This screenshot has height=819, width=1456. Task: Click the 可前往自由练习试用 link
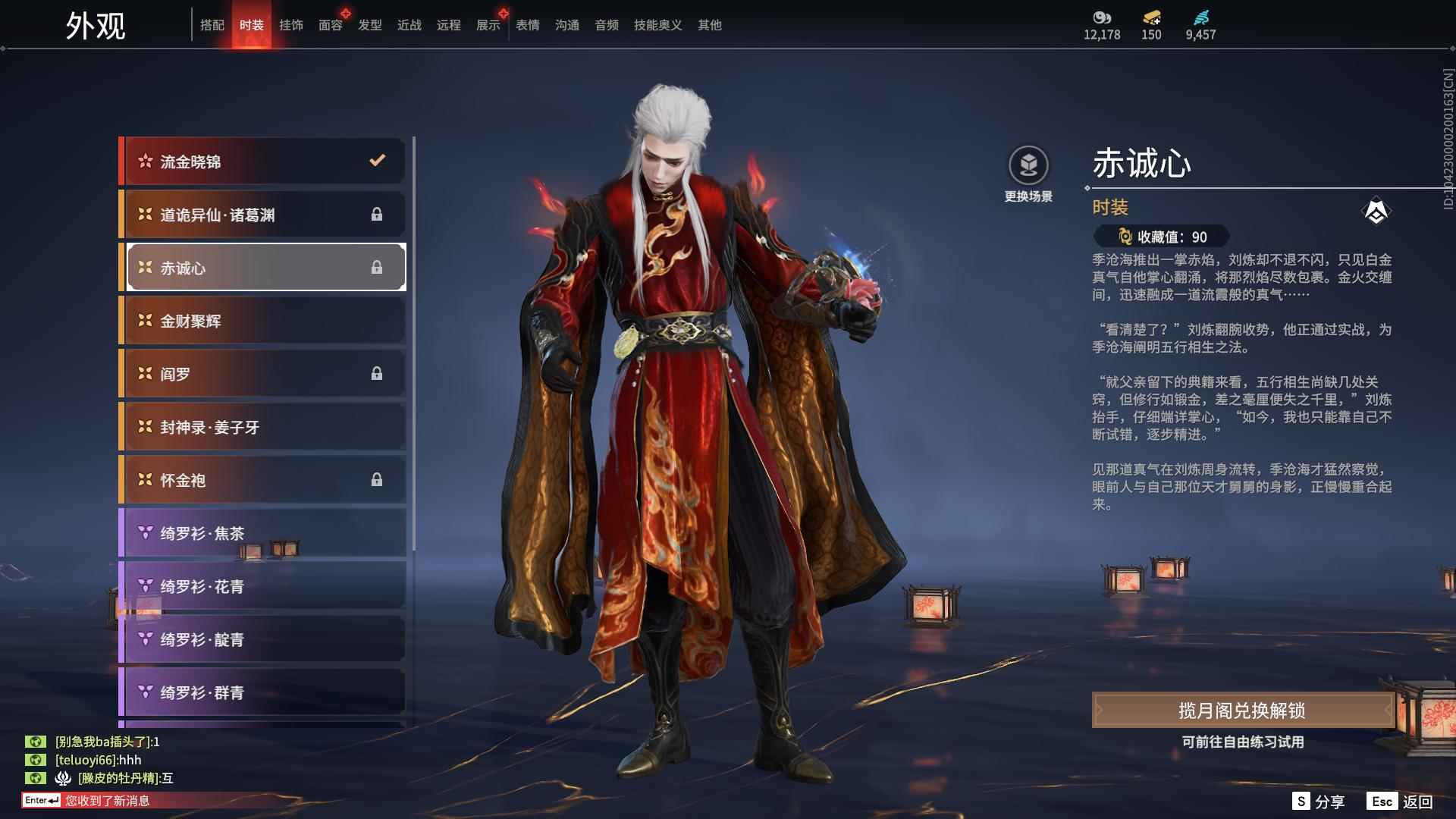click(1242, 744)
